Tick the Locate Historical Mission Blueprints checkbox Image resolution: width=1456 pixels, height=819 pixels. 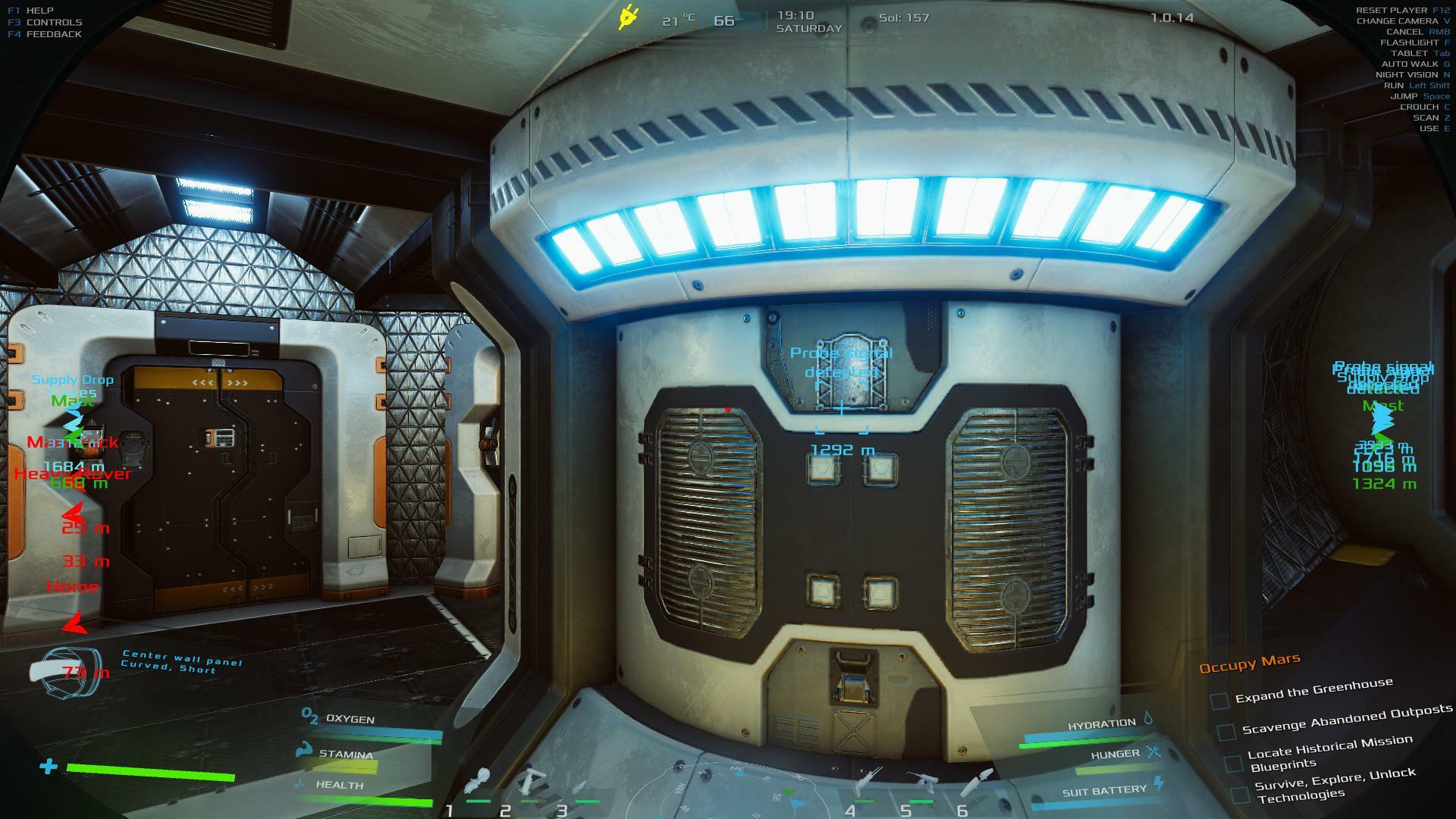pyautogui.click(x=1234, y=763)
